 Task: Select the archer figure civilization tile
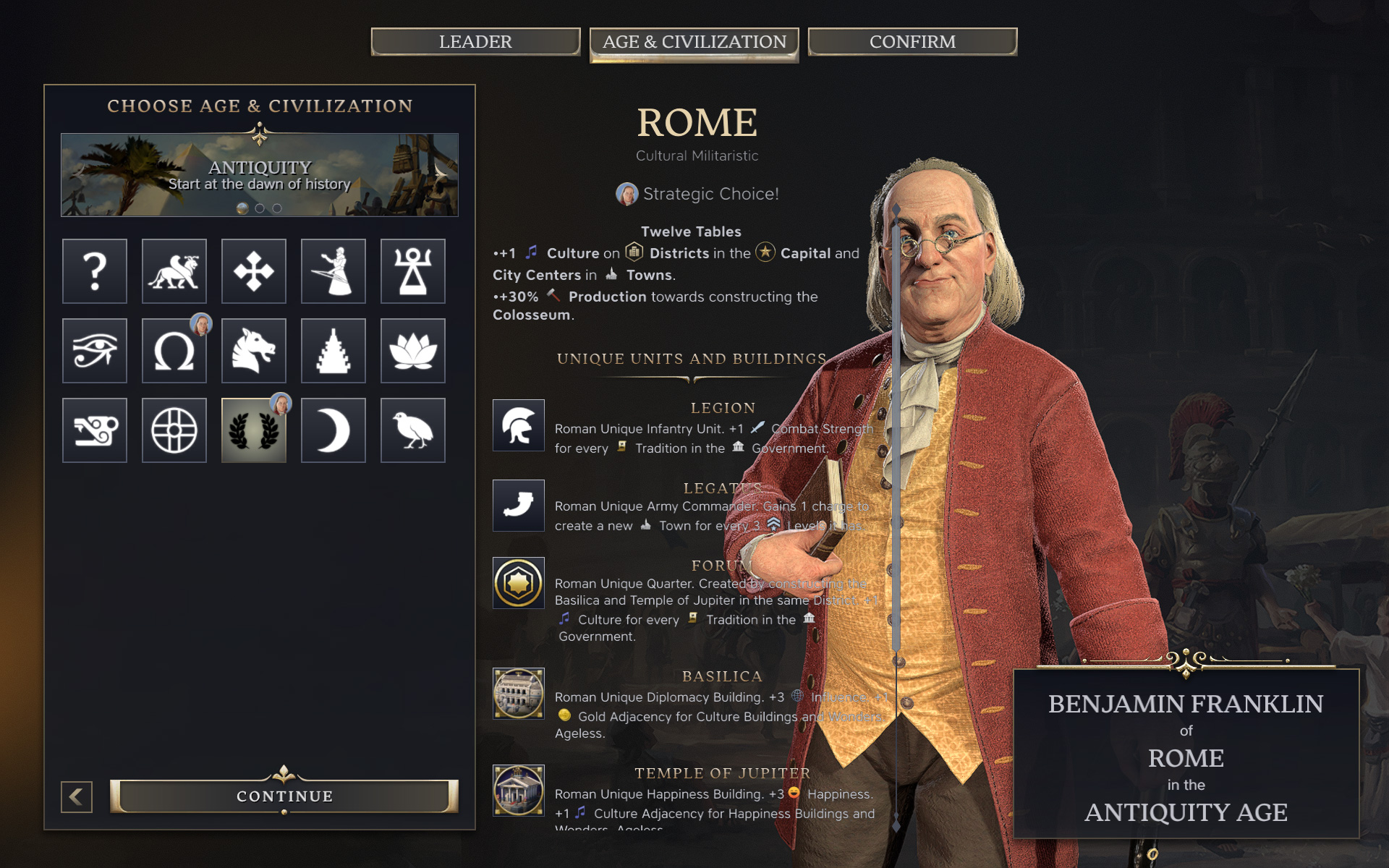tap(334, 271)
